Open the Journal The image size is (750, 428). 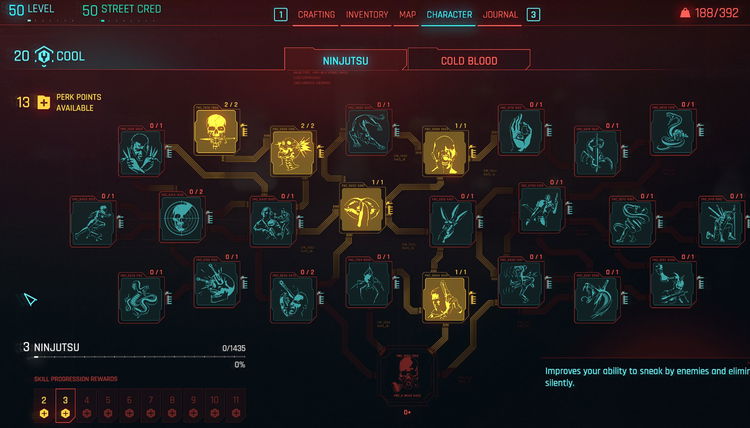point(500,15)
